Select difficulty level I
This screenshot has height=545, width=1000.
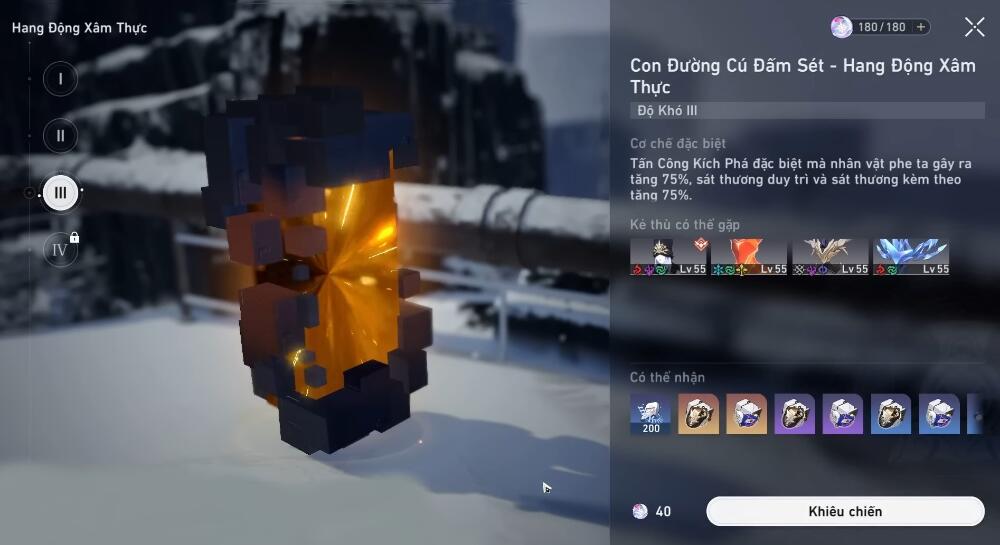(x=60, y=78)
